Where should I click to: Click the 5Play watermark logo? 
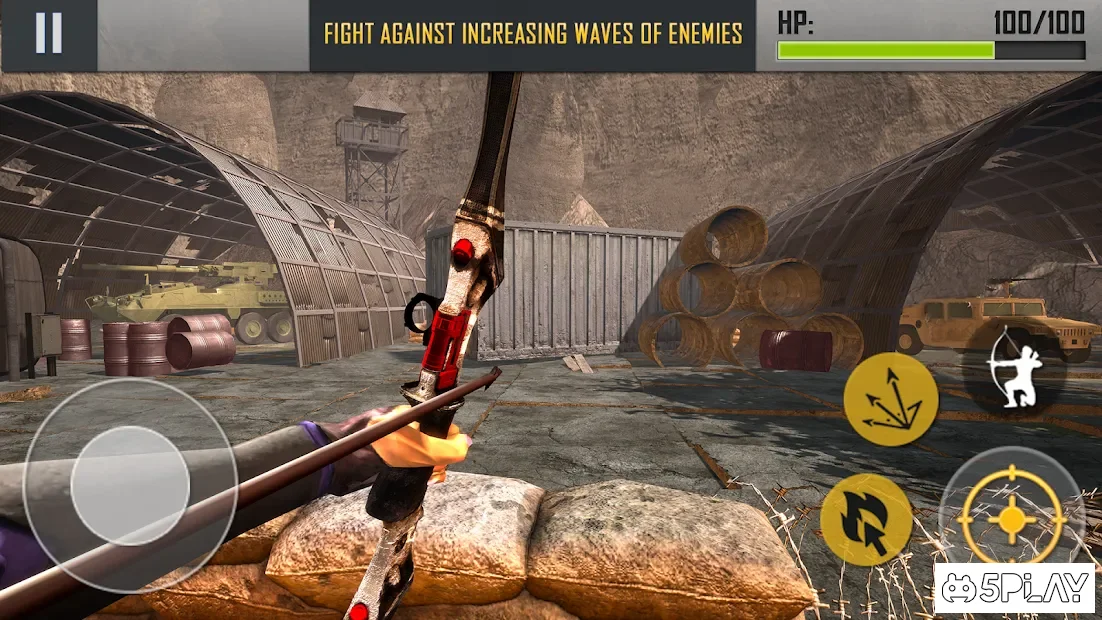click(x=1015, y=589)
